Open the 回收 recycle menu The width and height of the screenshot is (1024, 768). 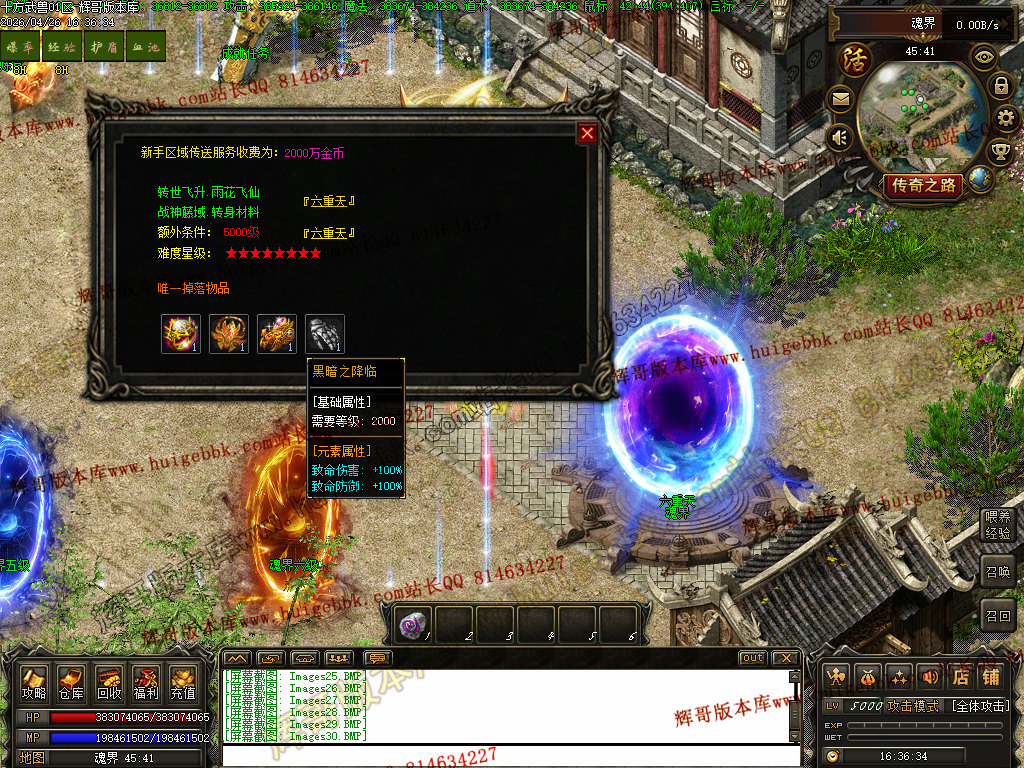coord(109,683)
